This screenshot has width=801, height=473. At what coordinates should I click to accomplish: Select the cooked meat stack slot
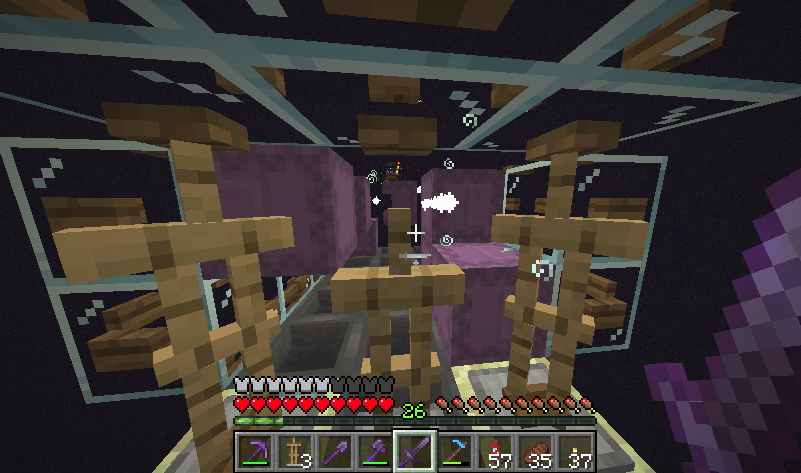point(534,452)
